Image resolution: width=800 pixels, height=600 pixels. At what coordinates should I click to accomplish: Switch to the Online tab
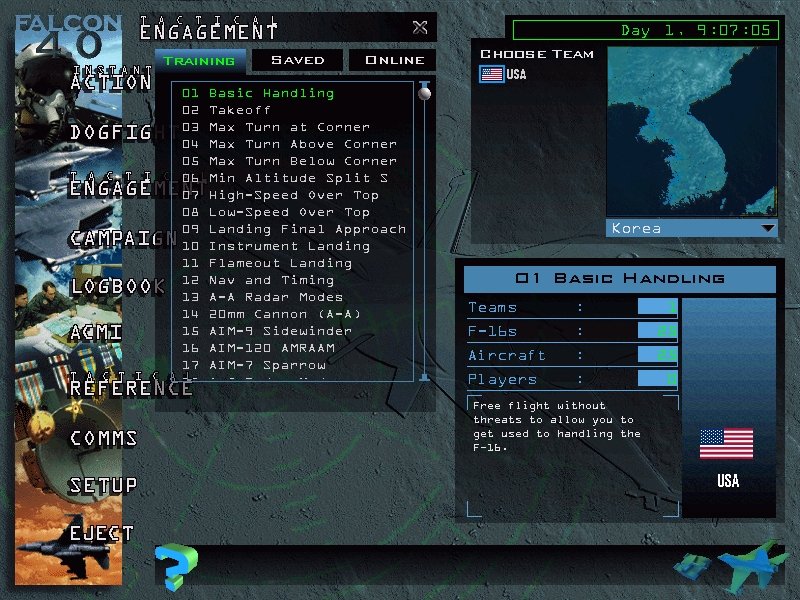pos(393,60)
